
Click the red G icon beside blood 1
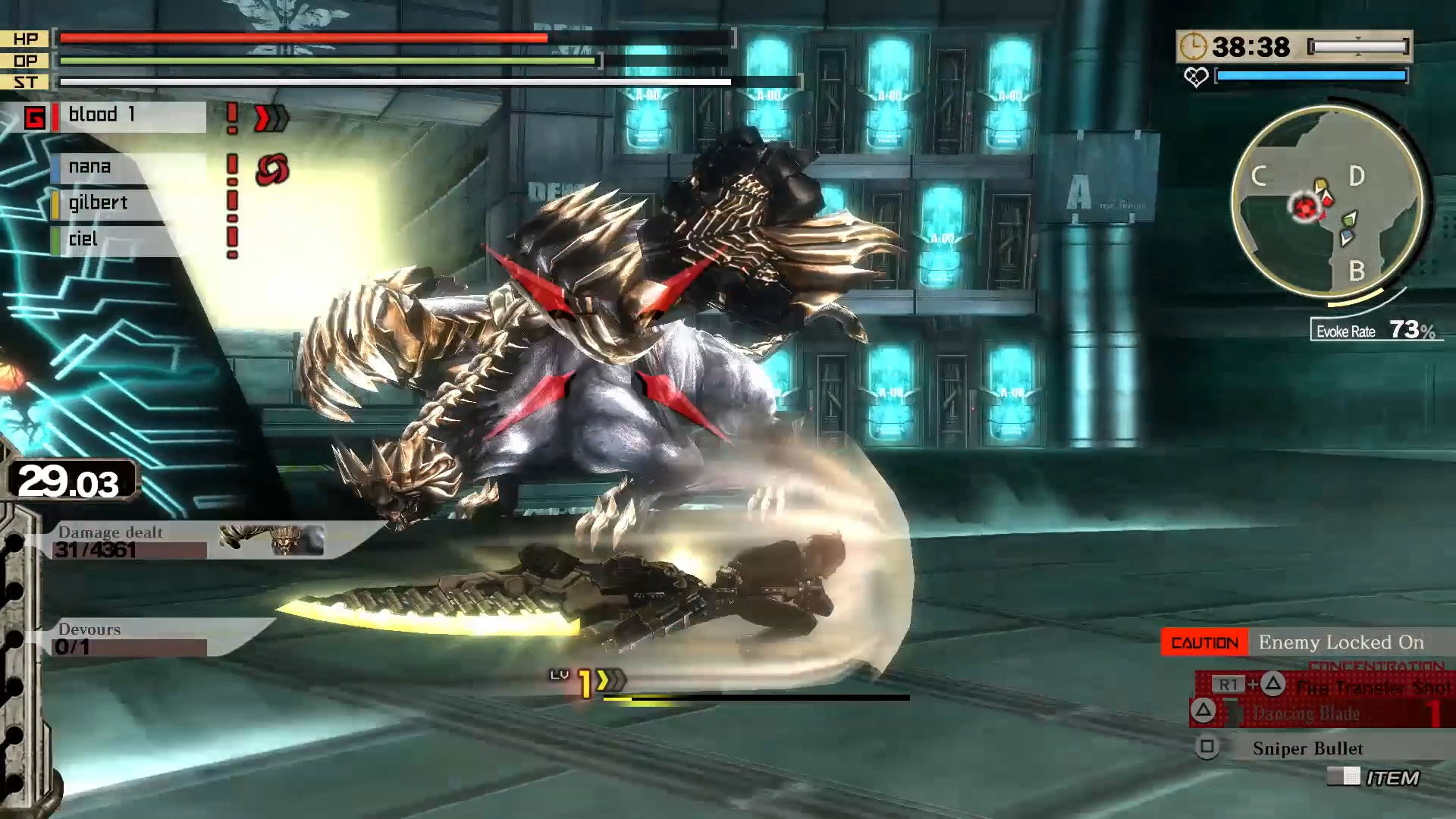(35, 118)
